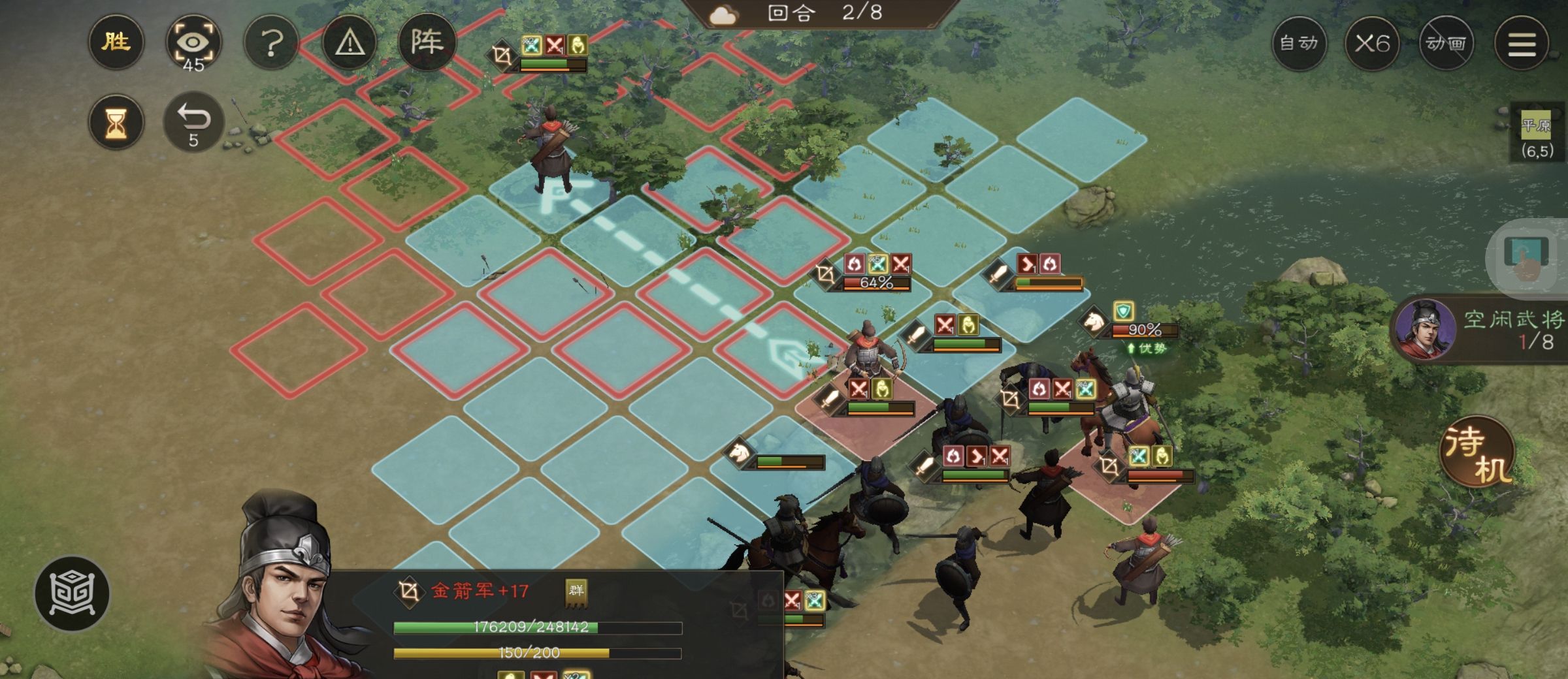The width and height of the screenshot is (1568, 679).
Task: Enable auto battle (自动)
Action: click(1299, 43)
